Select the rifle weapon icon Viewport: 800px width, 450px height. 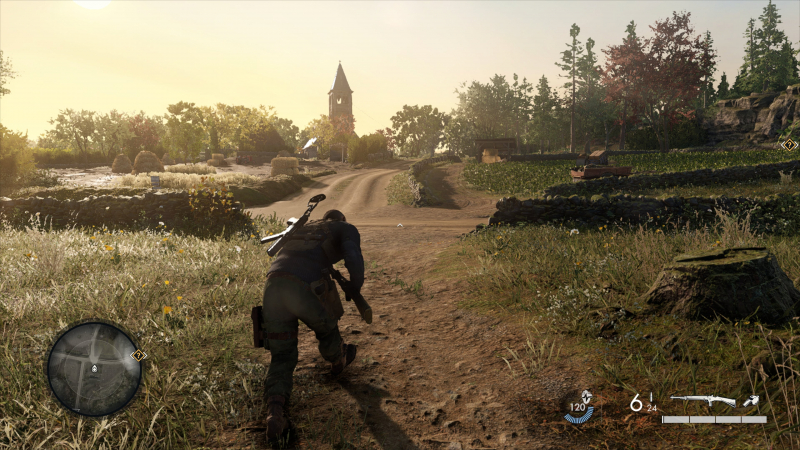tap(702, 401)
